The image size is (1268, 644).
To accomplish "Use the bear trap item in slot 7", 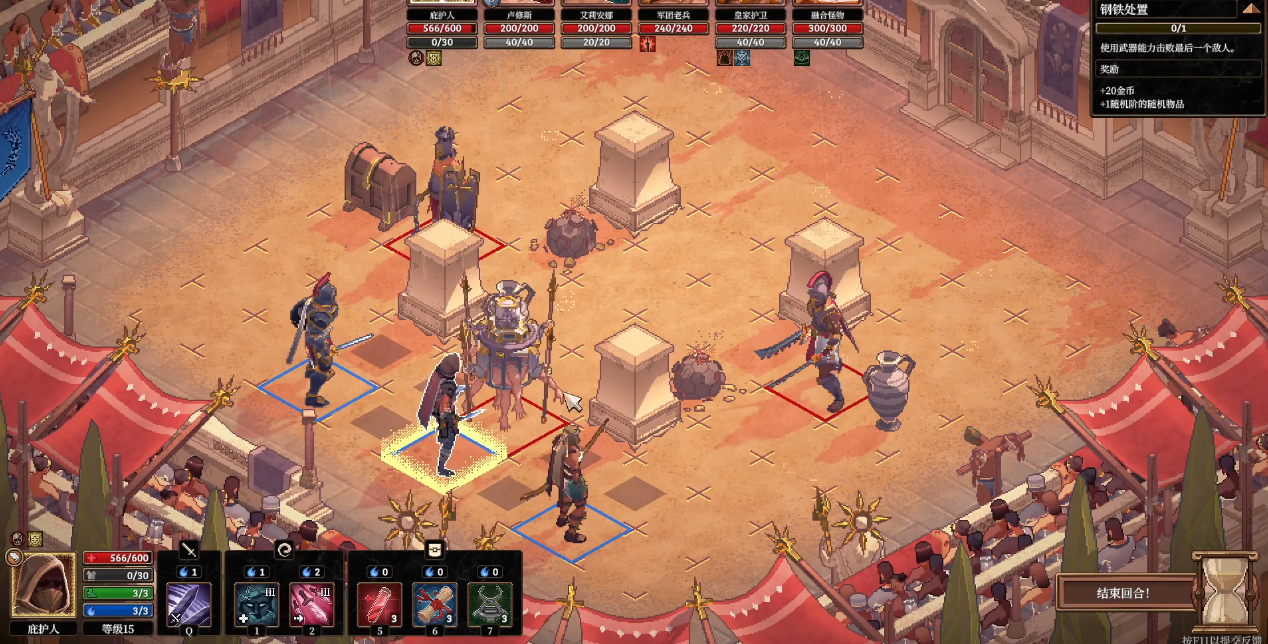I will point(490,604).
